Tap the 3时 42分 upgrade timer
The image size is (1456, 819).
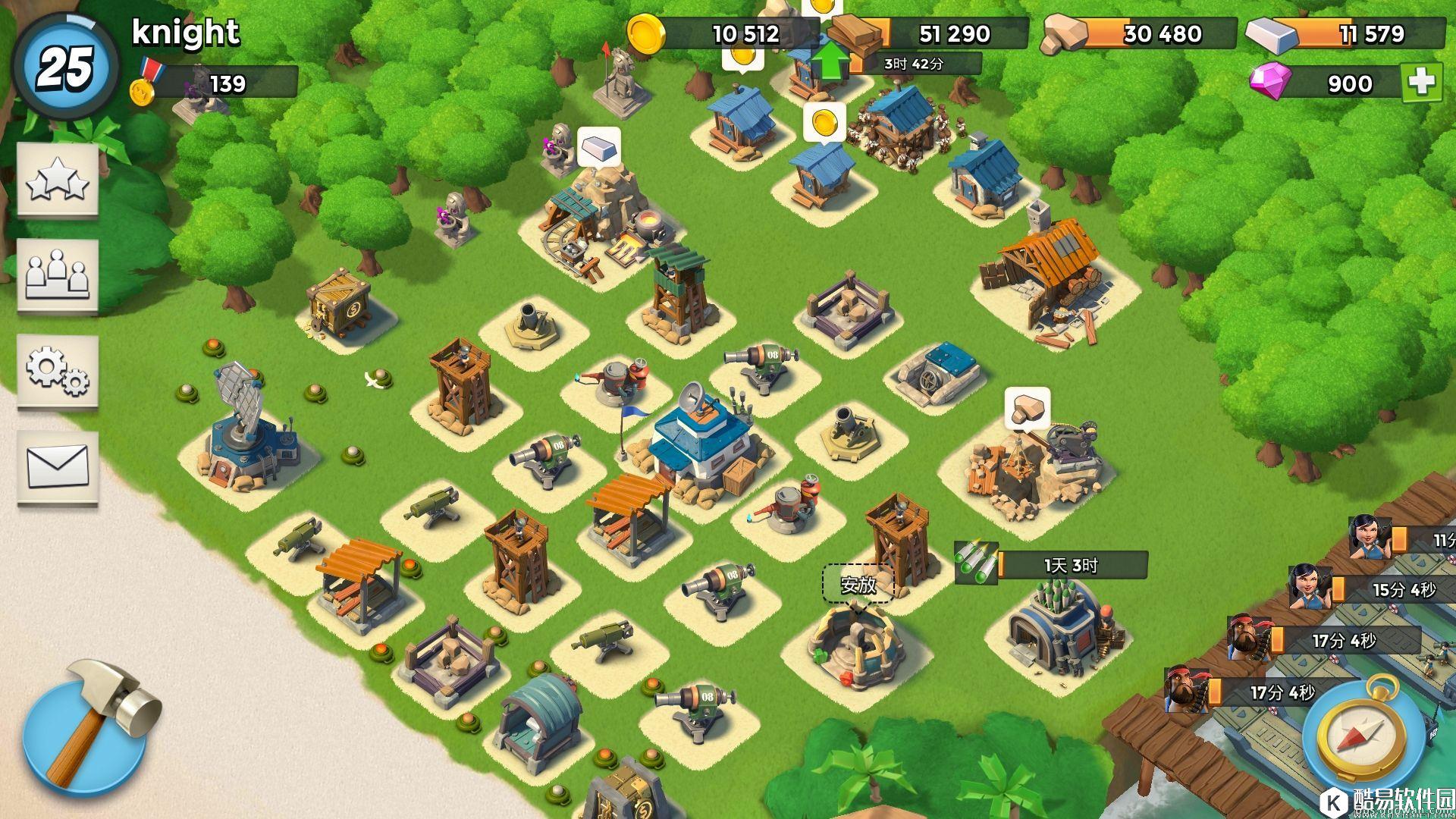913,64
